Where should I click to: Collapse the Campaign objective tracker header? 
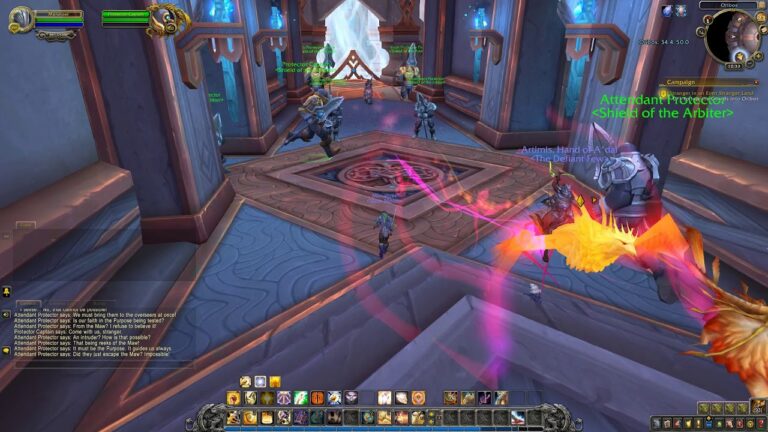[x=758, y=83]
